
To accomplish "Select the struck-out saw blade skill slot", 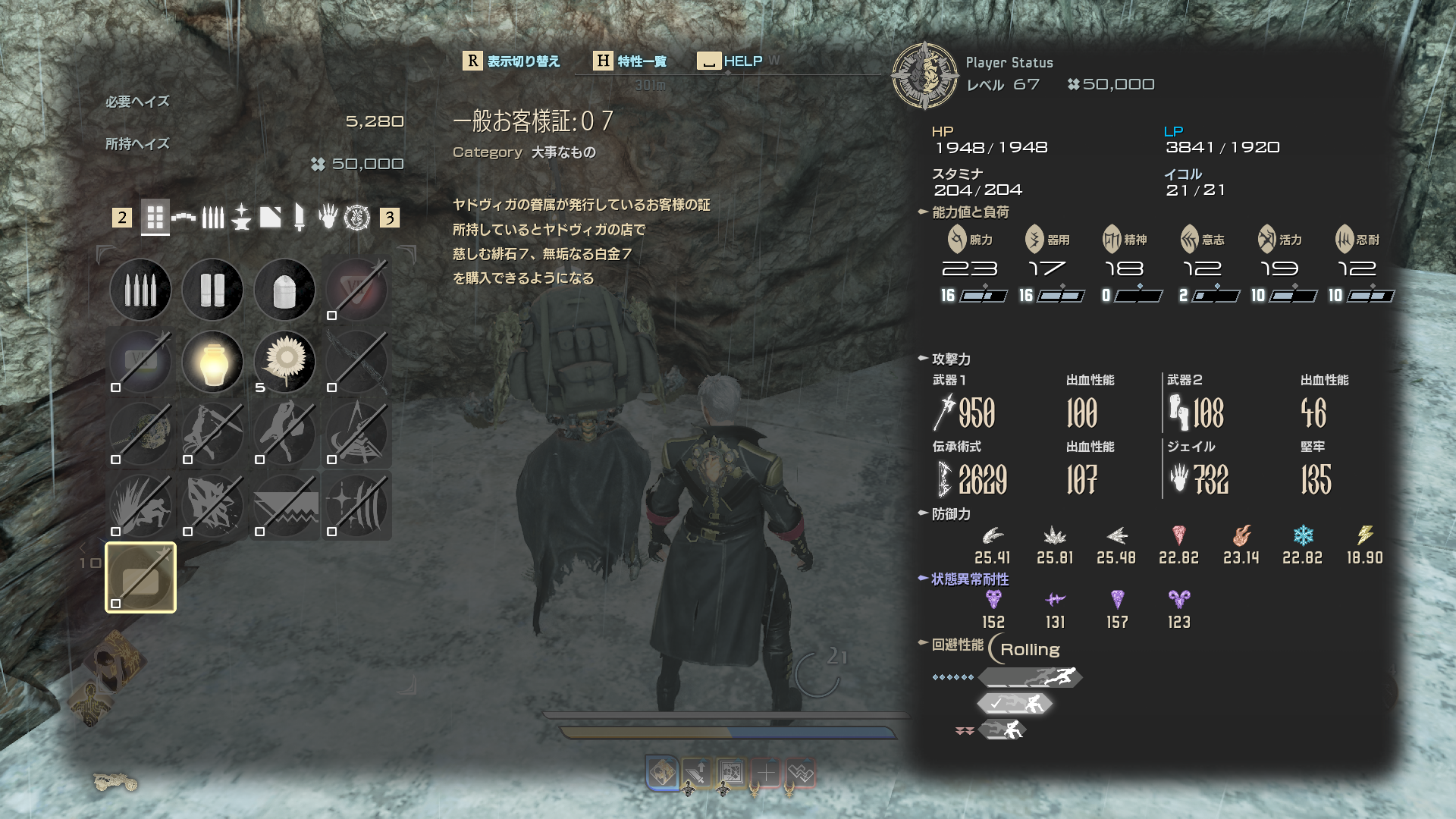I will click(284, 506).
